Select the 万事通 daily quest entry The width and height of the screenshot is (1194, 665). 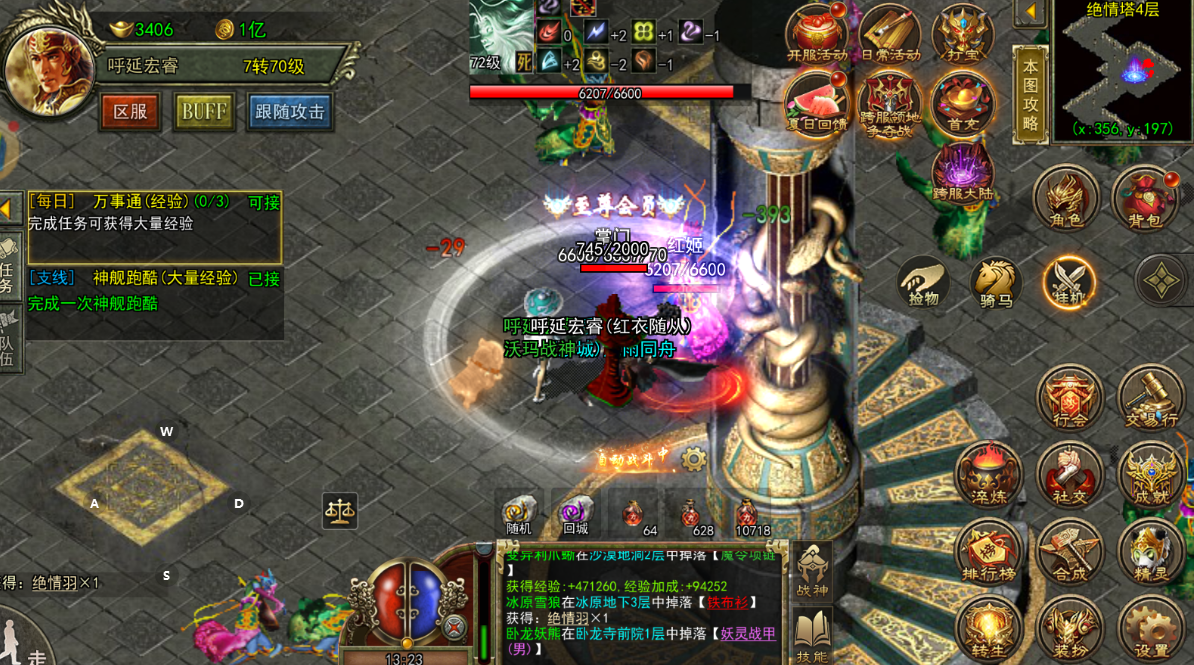pos(154,213)
